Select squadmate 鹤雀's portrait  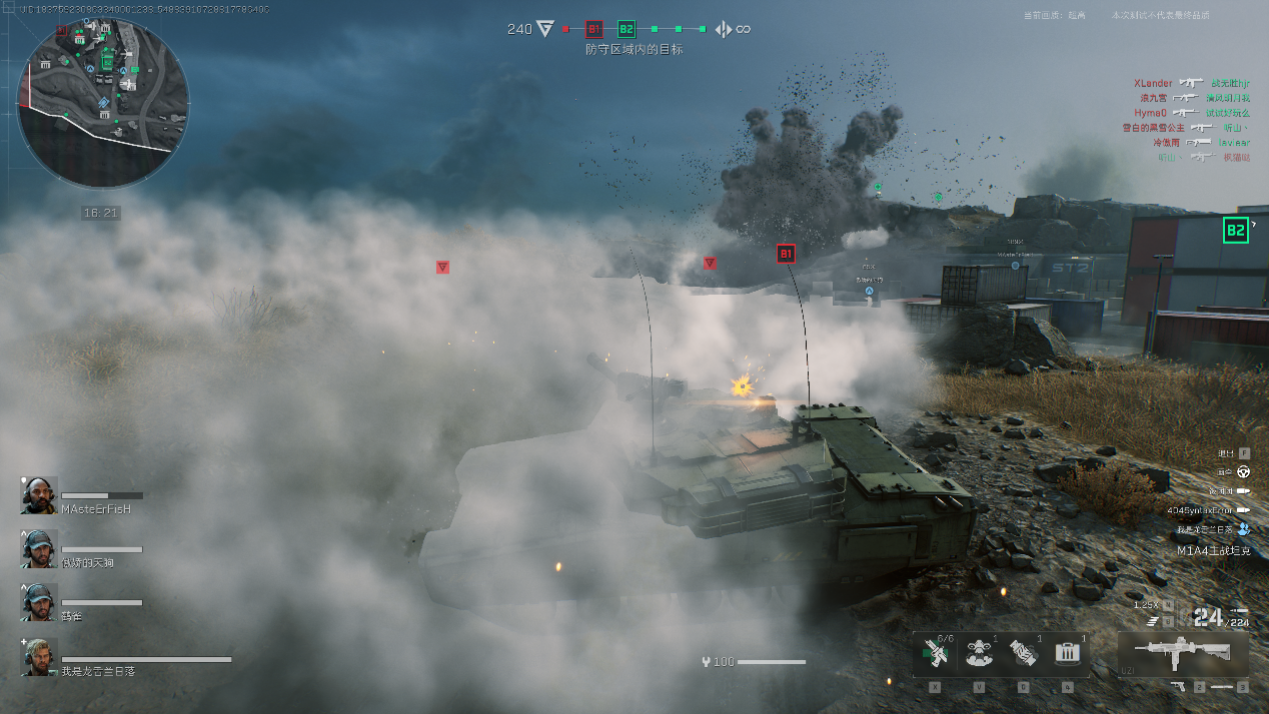(x=40, y=602)
